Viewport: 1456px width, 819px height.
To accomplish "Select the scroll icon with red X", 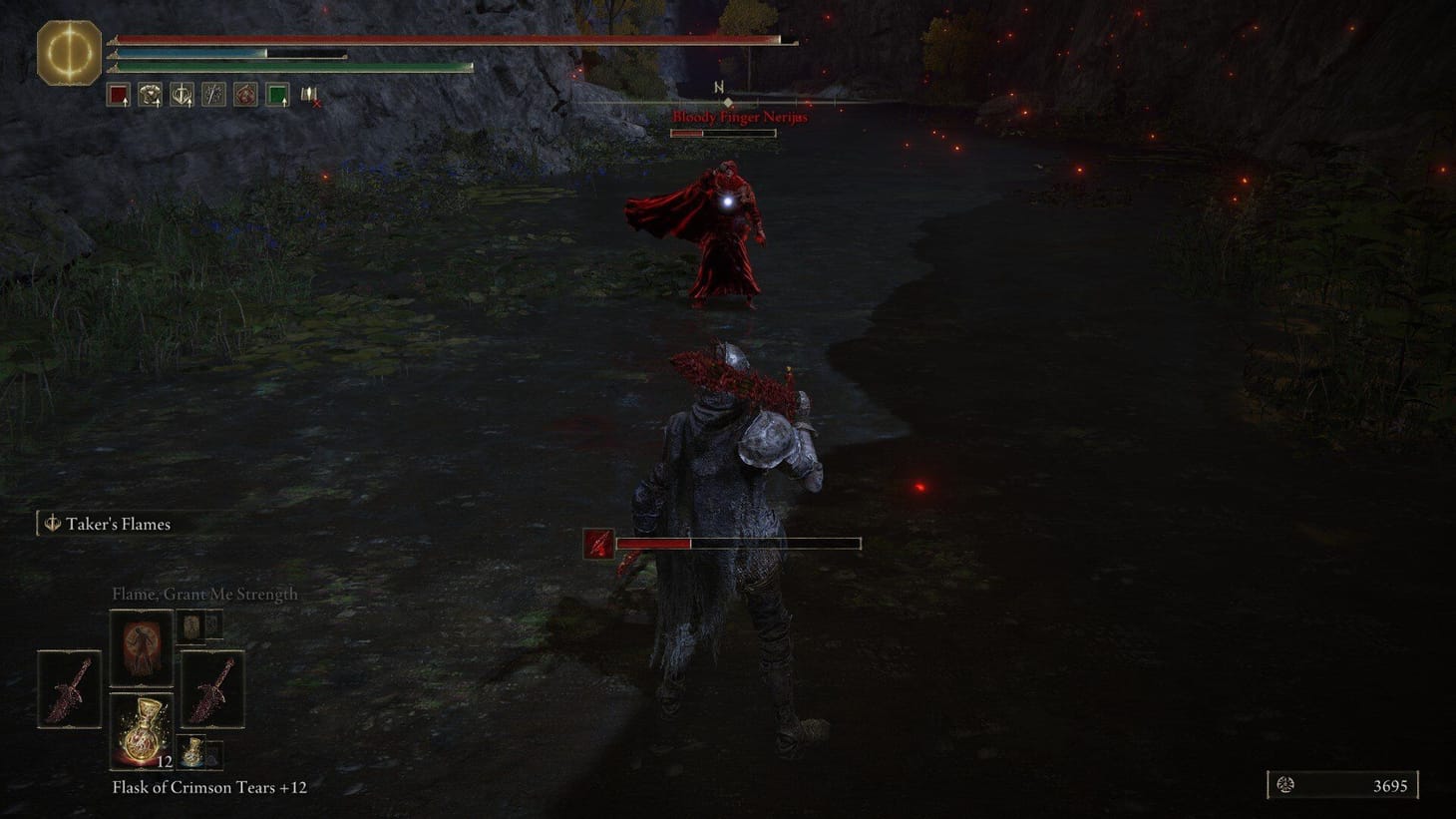I will click(x=308, y=95).
